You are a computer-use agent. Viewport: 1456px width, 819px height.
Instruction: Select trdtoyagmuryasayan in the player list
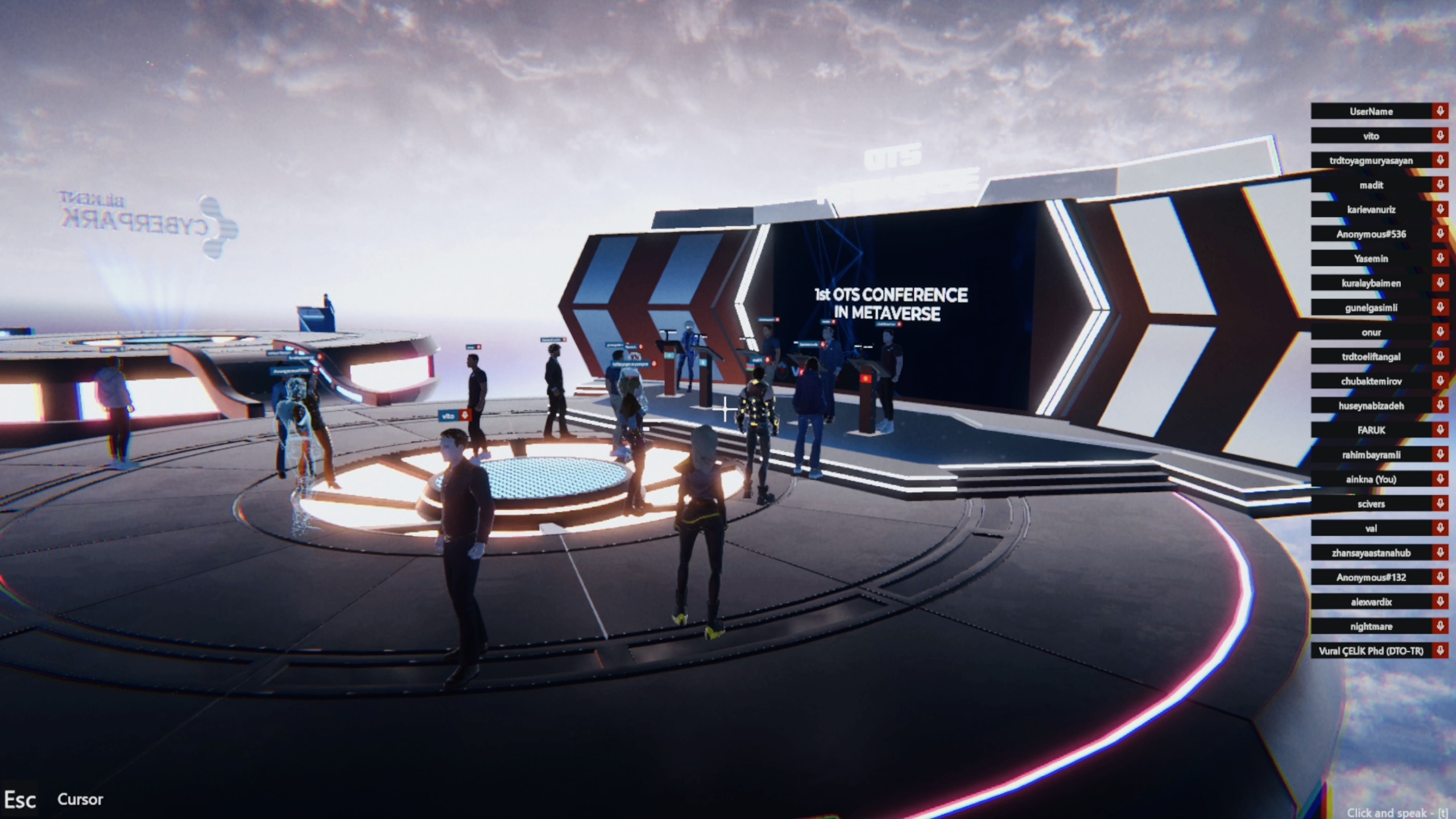1371,160
